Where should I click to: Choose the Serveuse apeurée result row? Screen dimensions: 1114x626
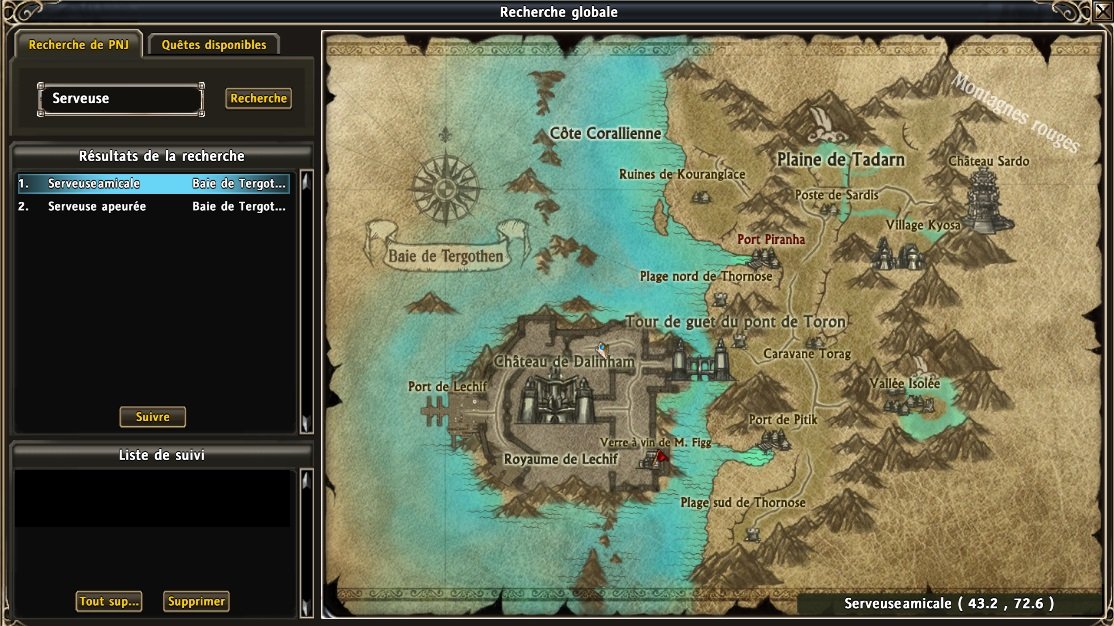point(153,207)
